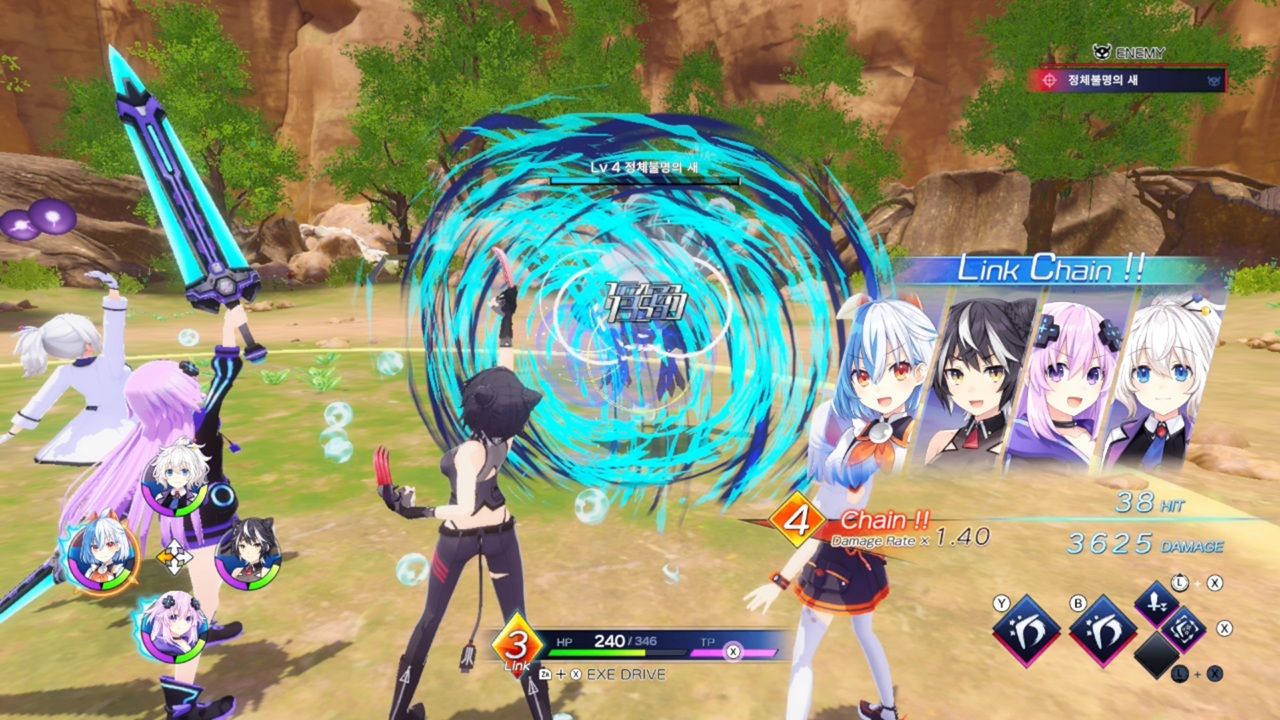Select the black cat-eared girl in the party wheel
This screenshot has height=720, width=1280.
pos(247,553)
